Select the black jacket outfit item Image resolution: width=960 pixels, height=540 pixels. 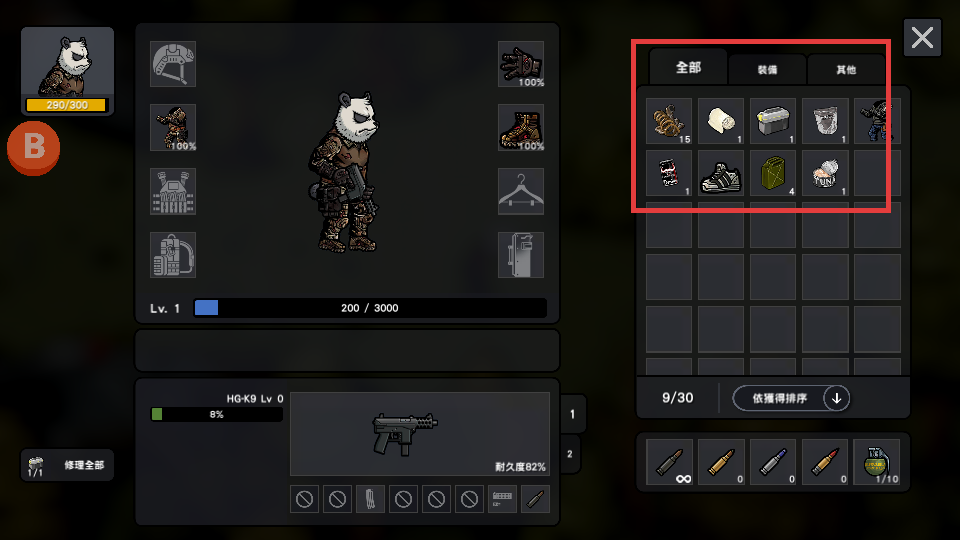tap(874, 121)
